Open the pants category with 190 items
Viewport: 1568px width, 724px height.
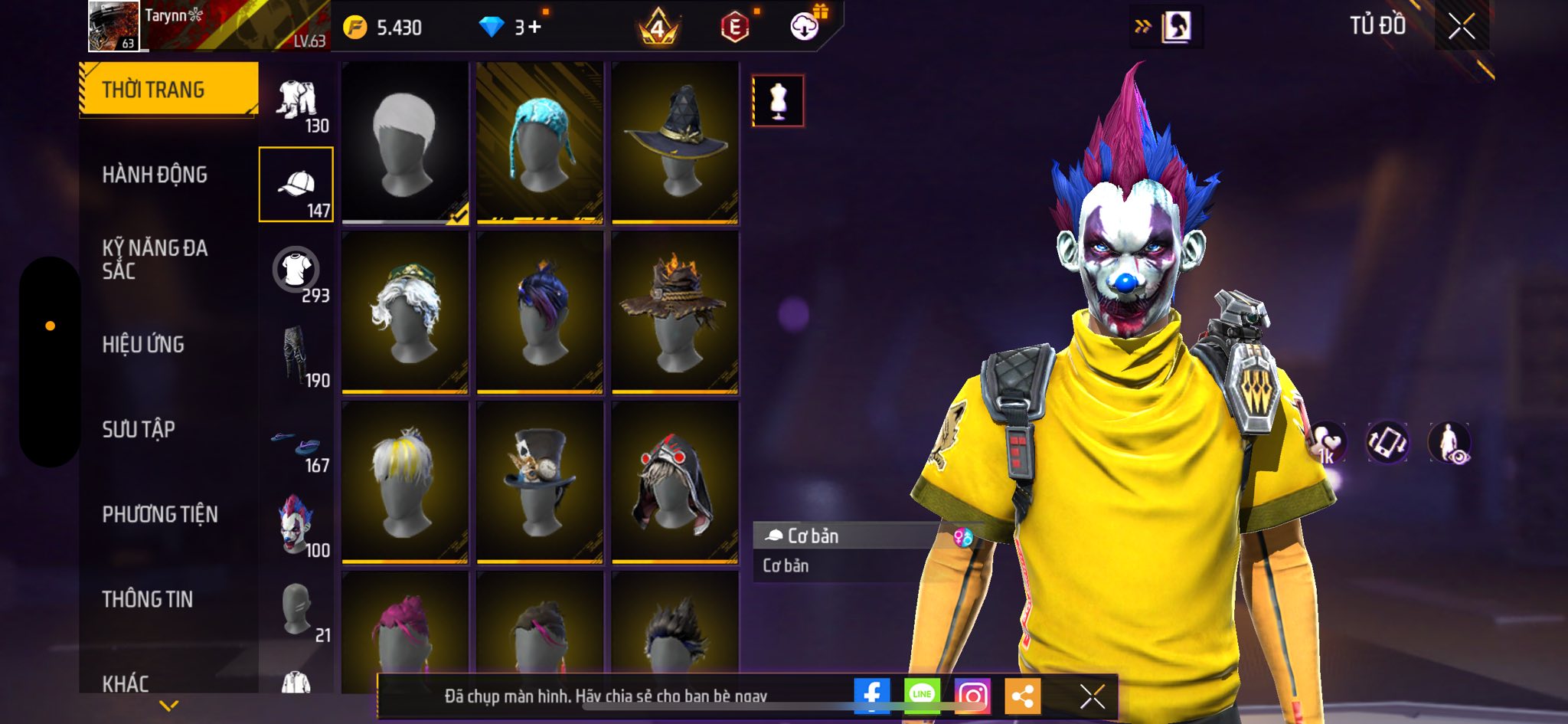click(297, 358)
